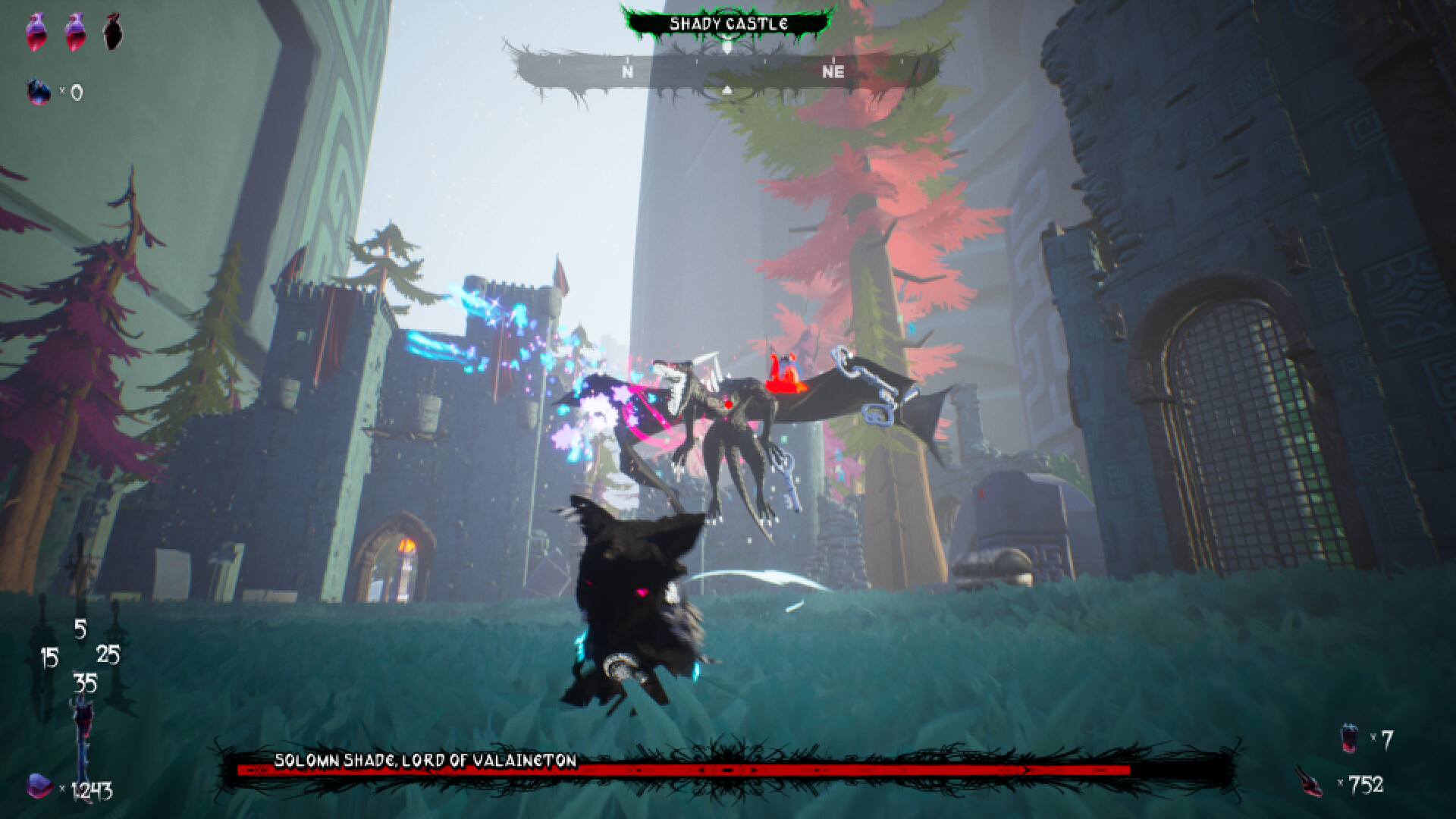Click the blue heart item icon

click(x=38, y=92)
